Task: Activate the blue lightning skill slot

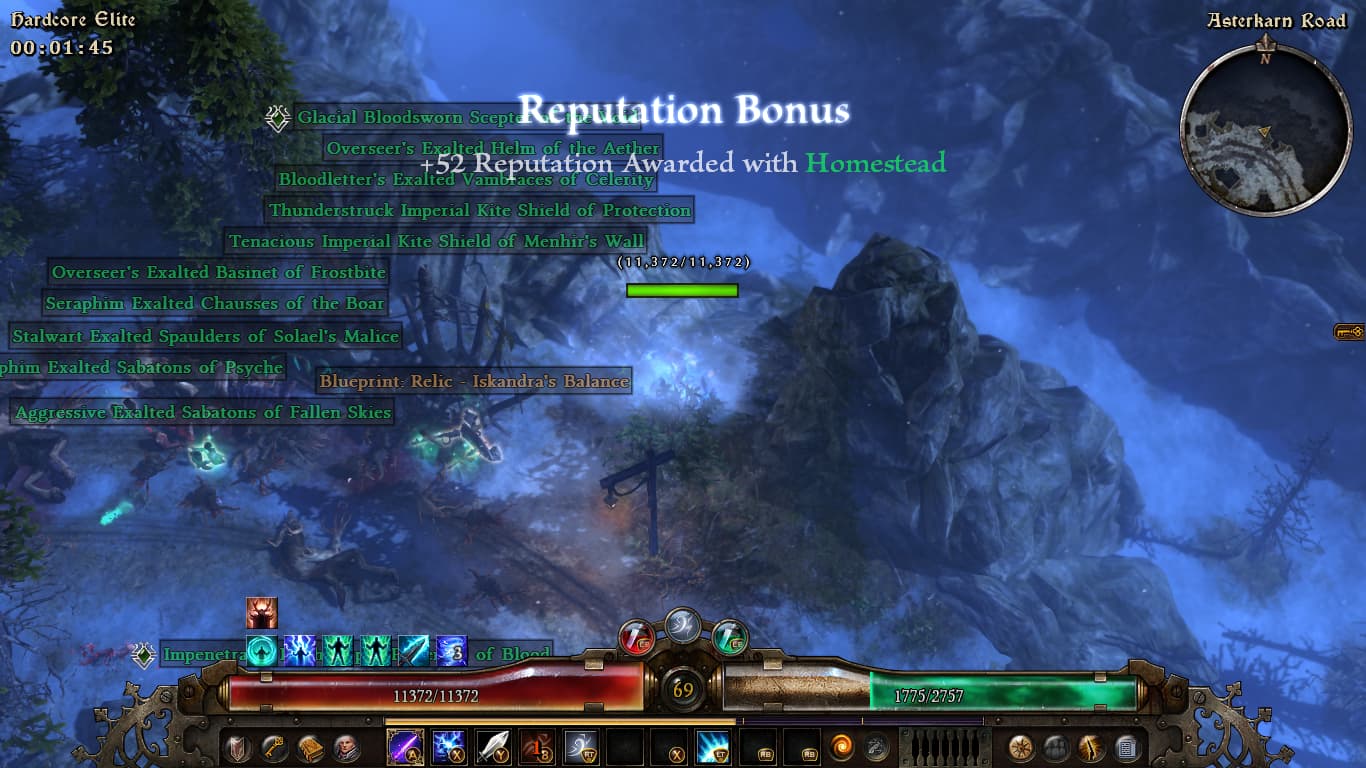Action: [448, 747]
